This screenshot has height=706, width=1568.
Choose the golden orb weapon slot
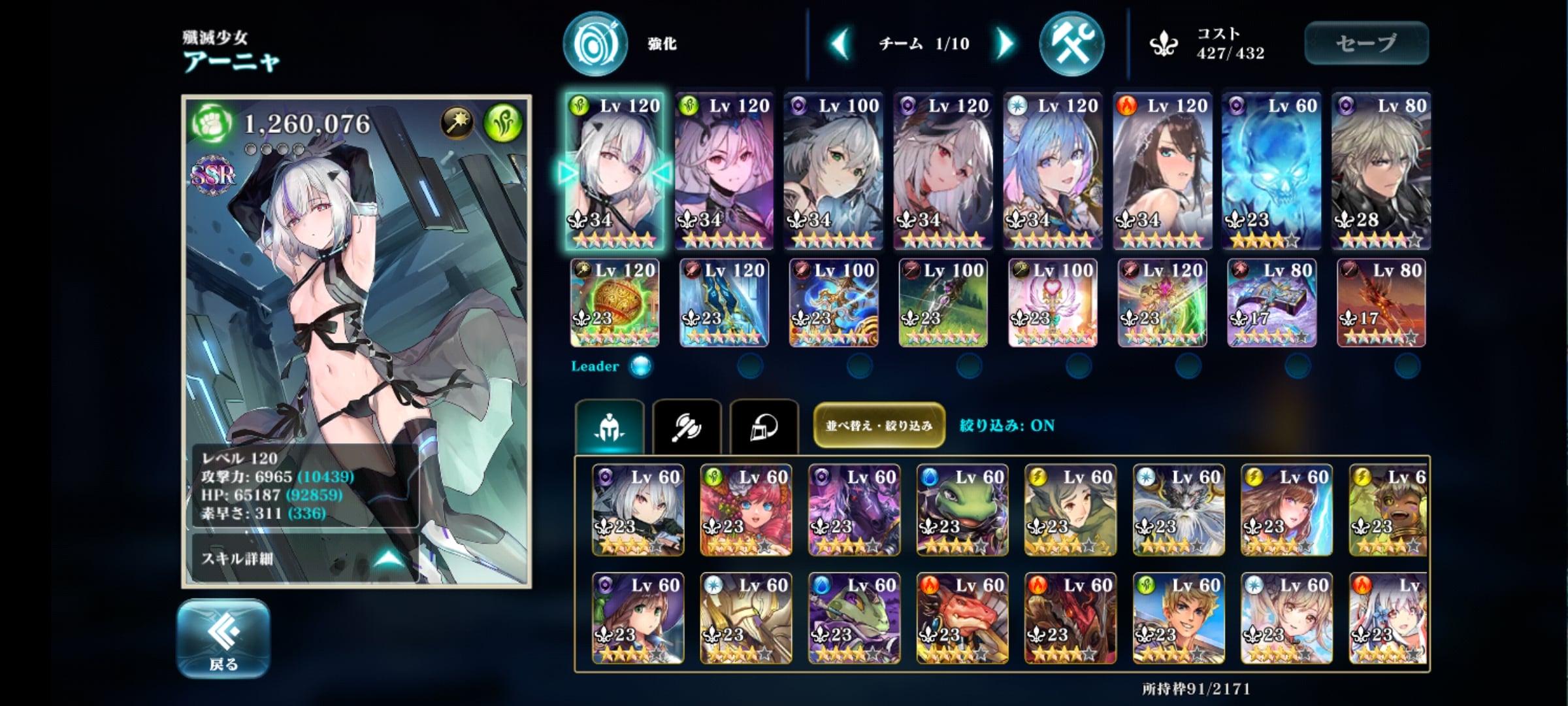[615, 303]
